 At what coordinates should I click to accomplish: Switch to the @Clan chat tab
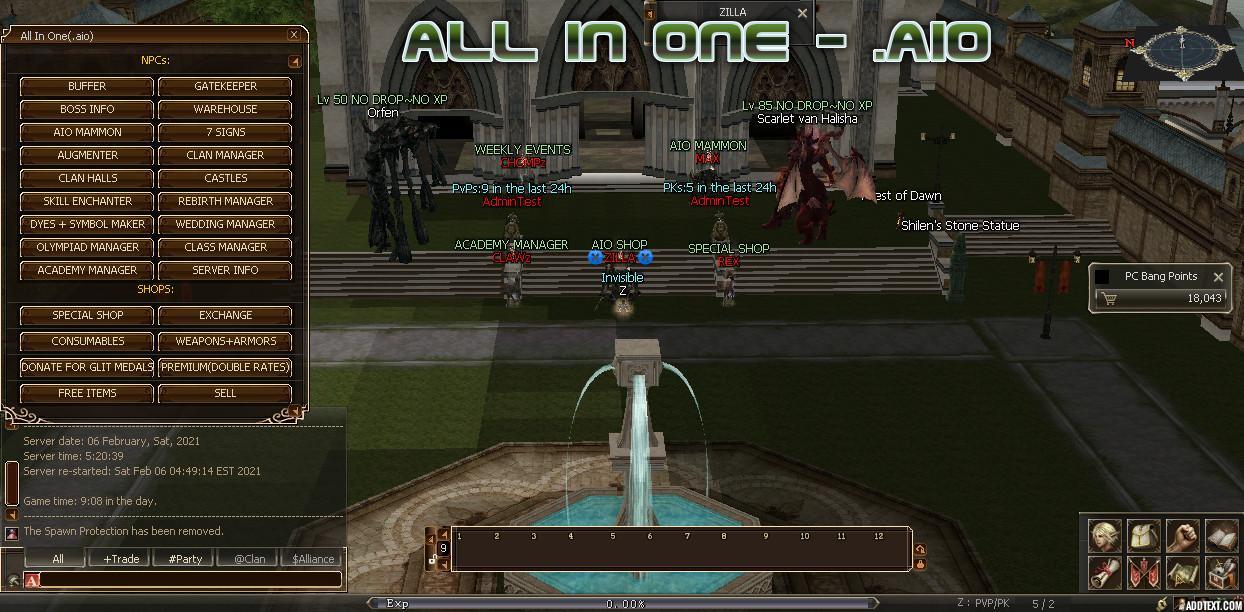(x=249, y=559)
